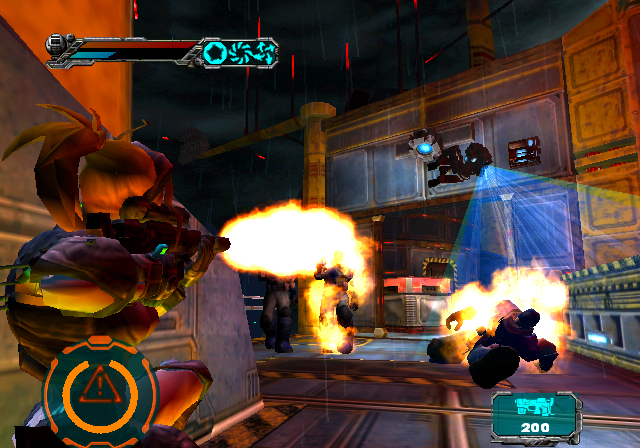Select the cyan spiral vortex icon

click(x=239, y=51)
